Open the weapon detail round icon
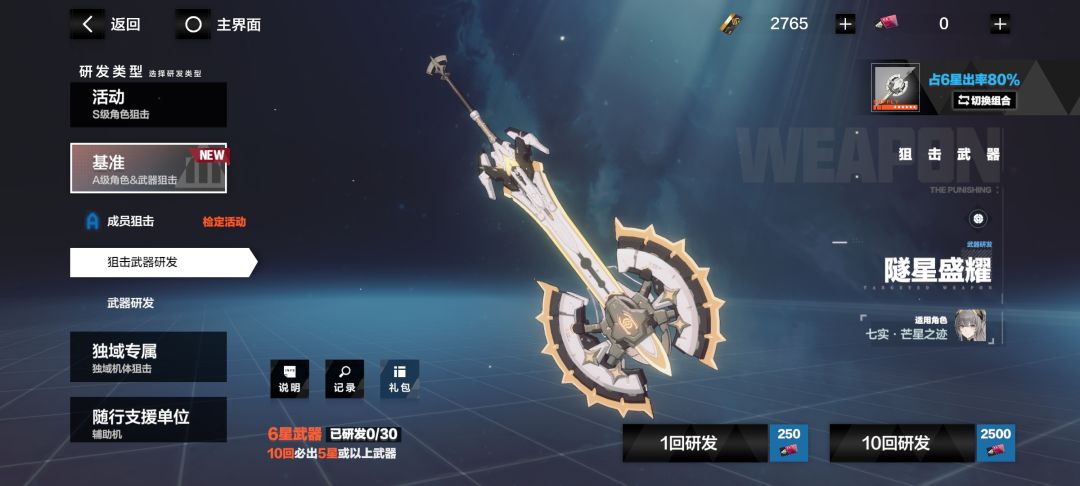The width and height of the screenshot is (1080, 486). coord(978,219)
